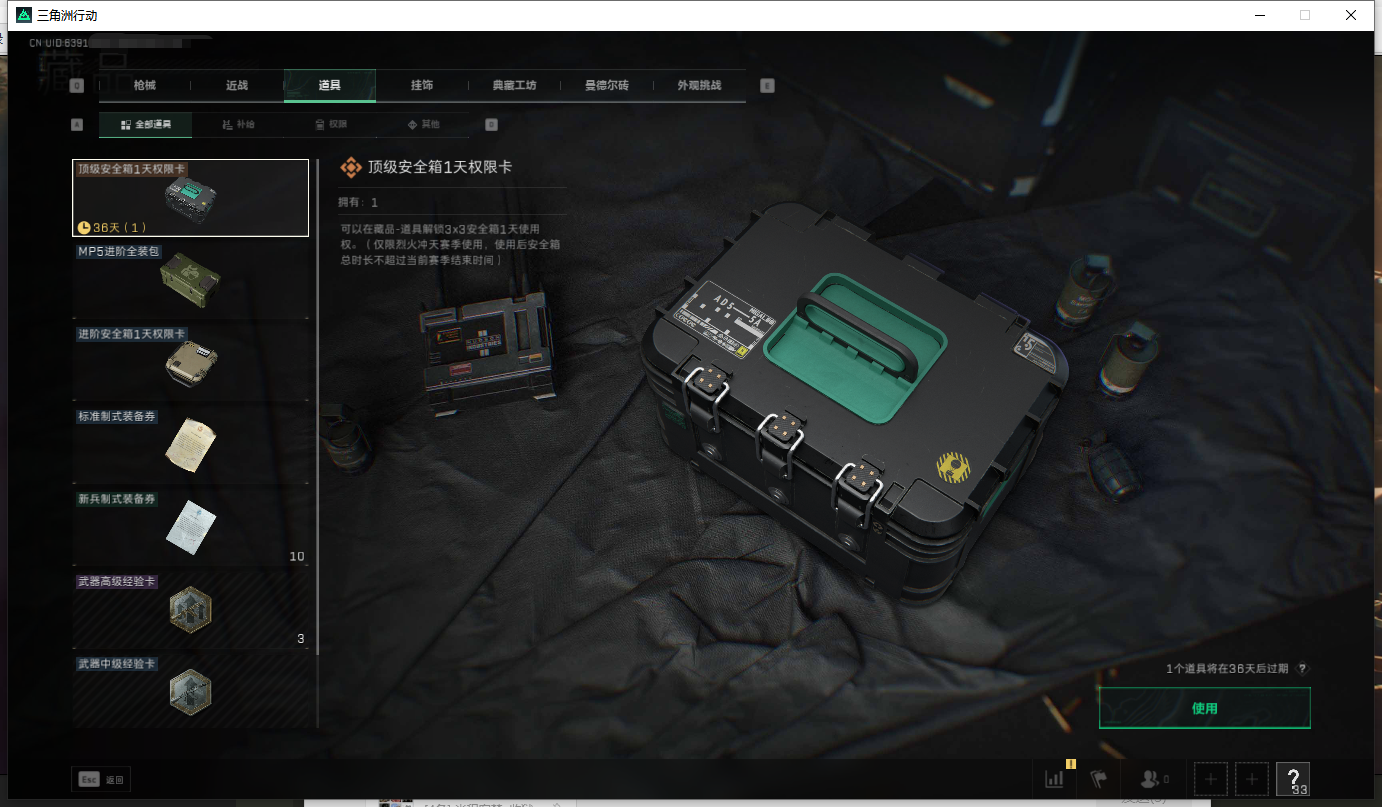The height and width of the screenshot is (807, 1382).
Task: Pick the 新兵制式装备券 item
Action: click(x=190, y=526)
